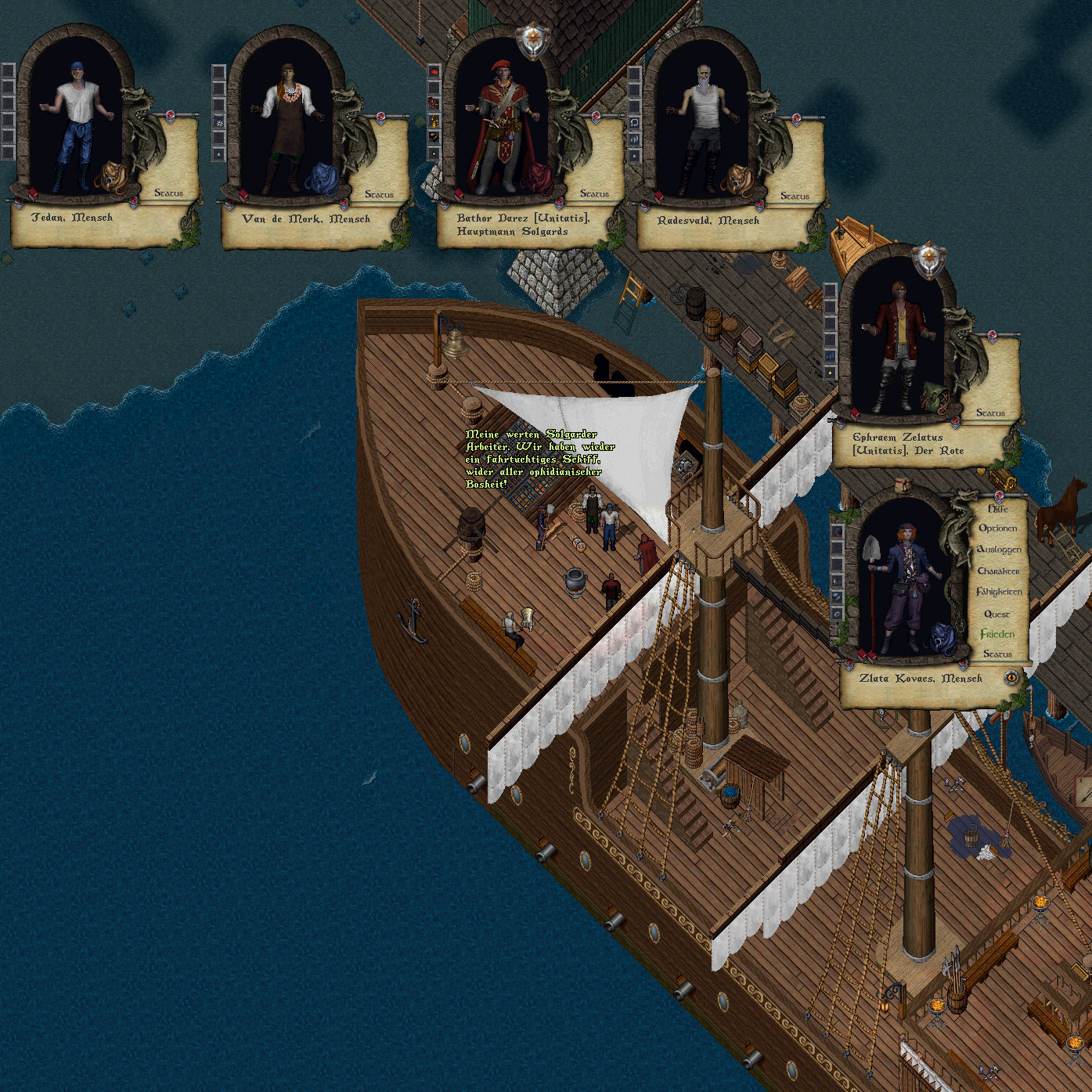1092x1092 pixels.
Task: Open the Charakter sheet
Action: click(x=998, y=571)
